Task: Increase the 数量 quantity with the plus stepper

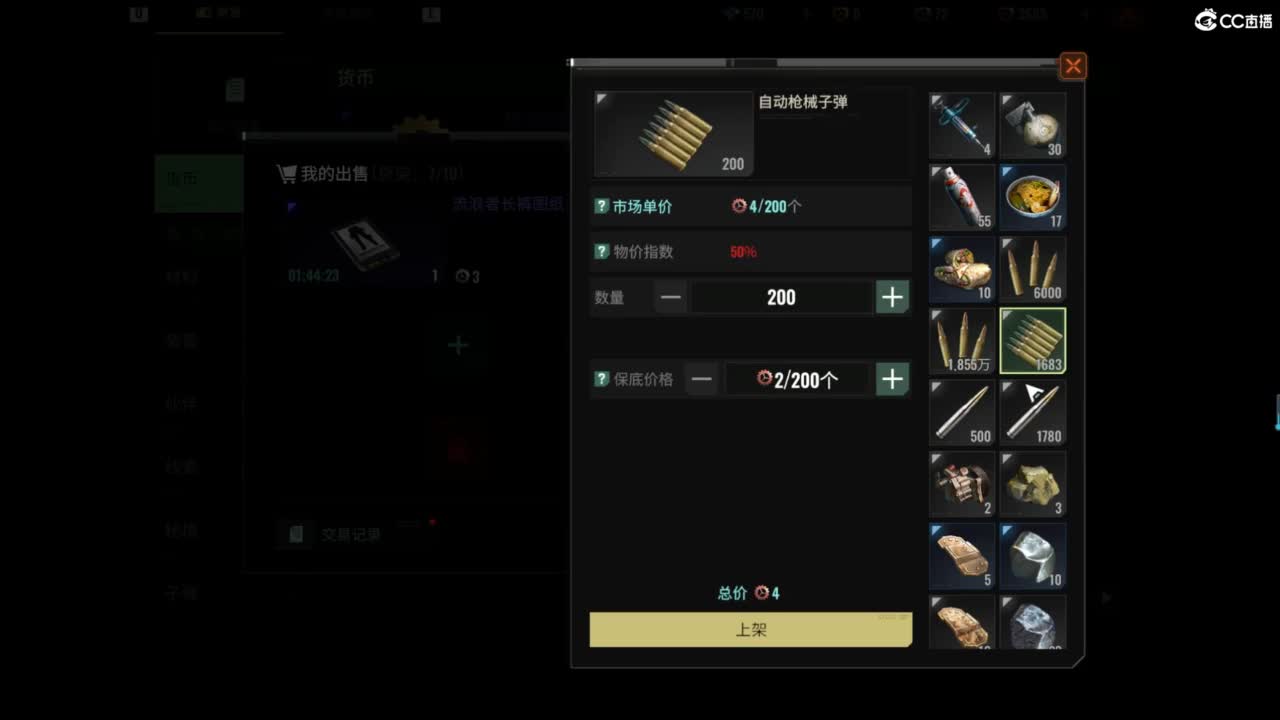Action: [891, 297]
